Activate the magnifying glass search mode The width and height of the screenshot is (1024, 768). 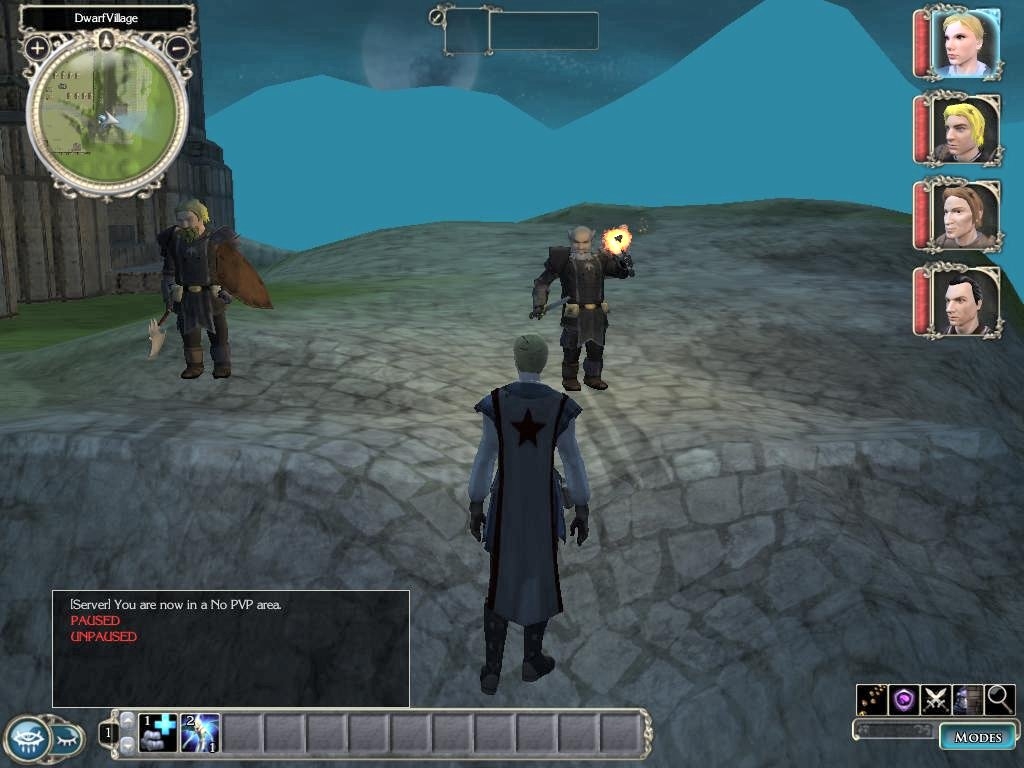tap(1000, 699)
